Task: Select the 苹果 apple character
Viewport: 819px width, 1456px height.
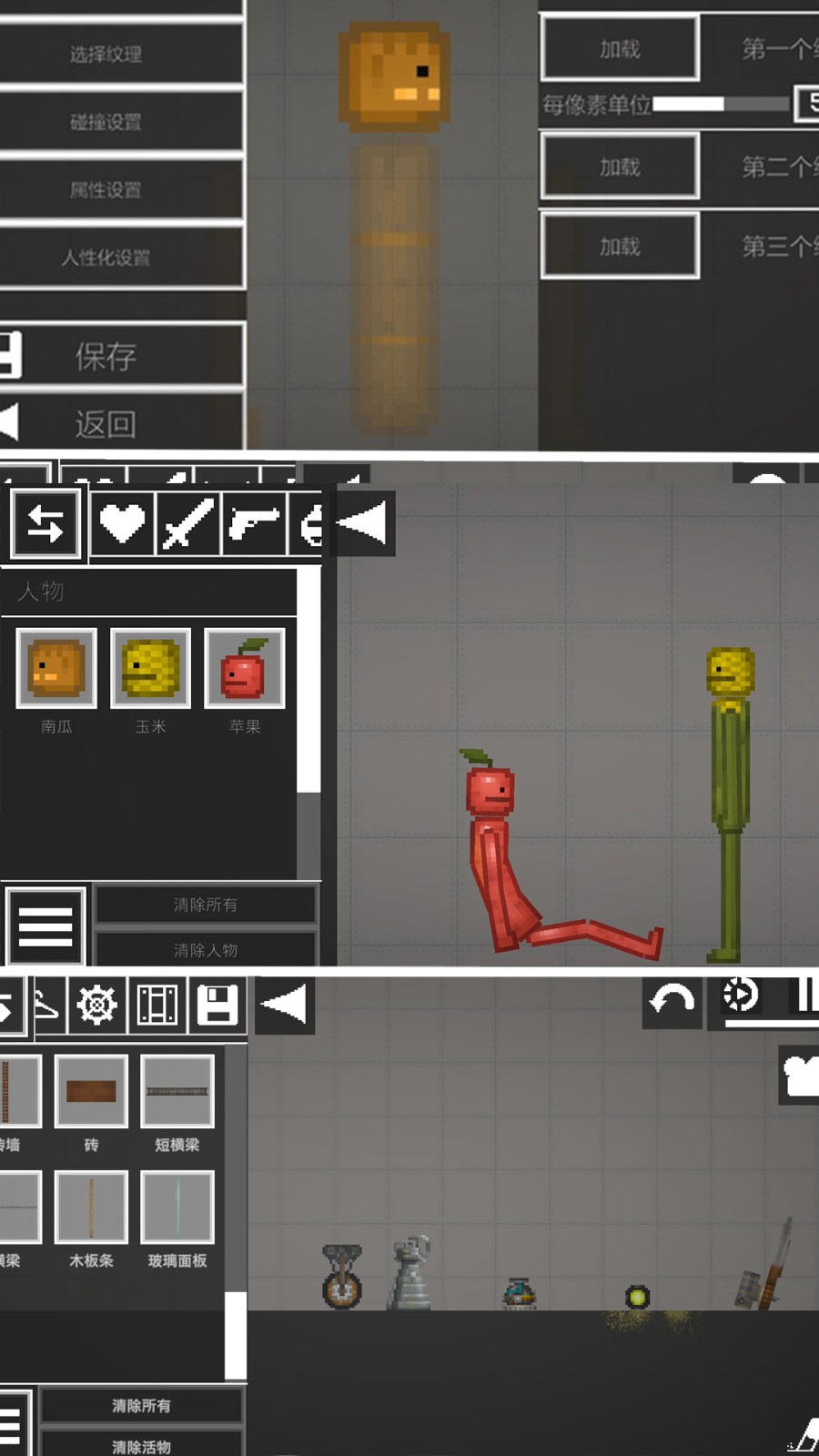Action: coord(244,669)
